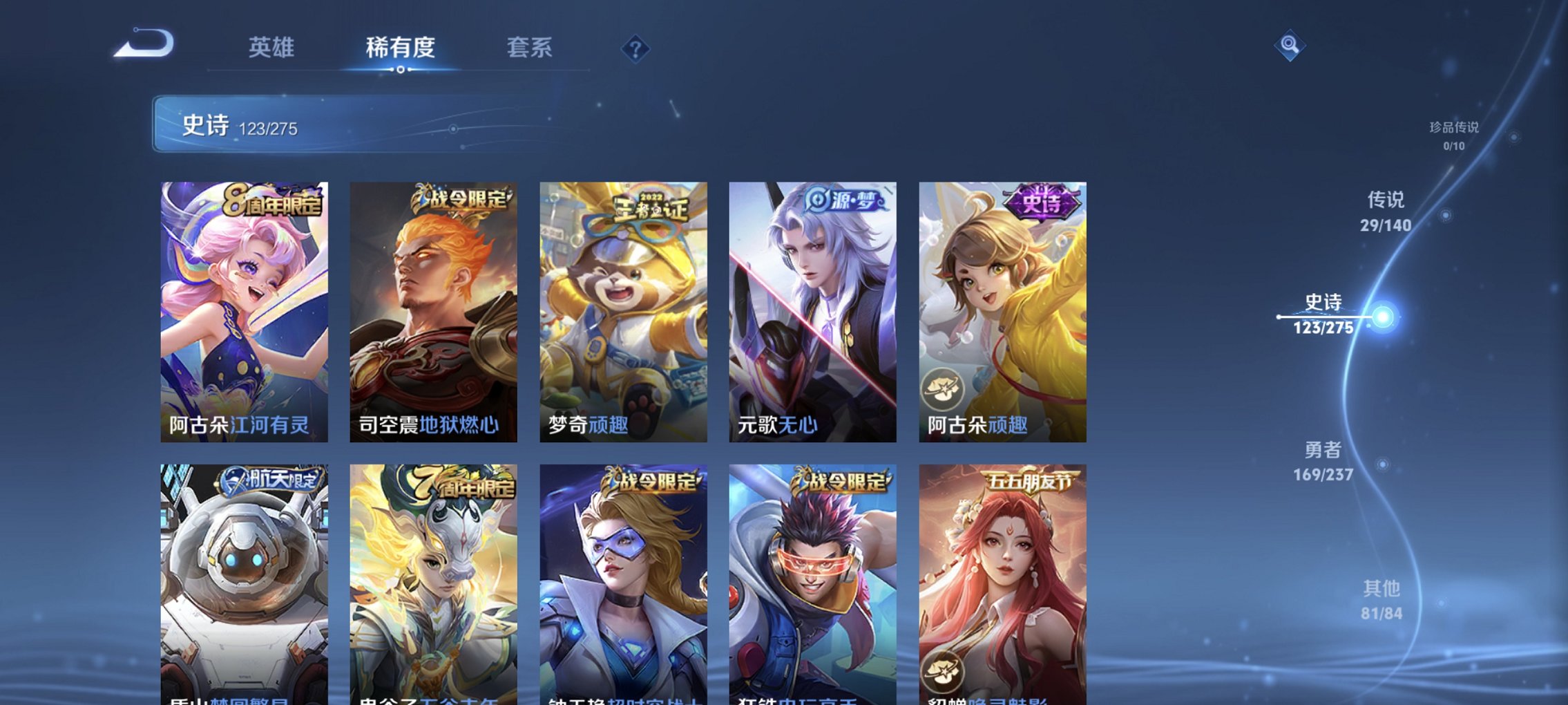
Task: Switch to the 英雄 tab
Action: coord(273,48)
